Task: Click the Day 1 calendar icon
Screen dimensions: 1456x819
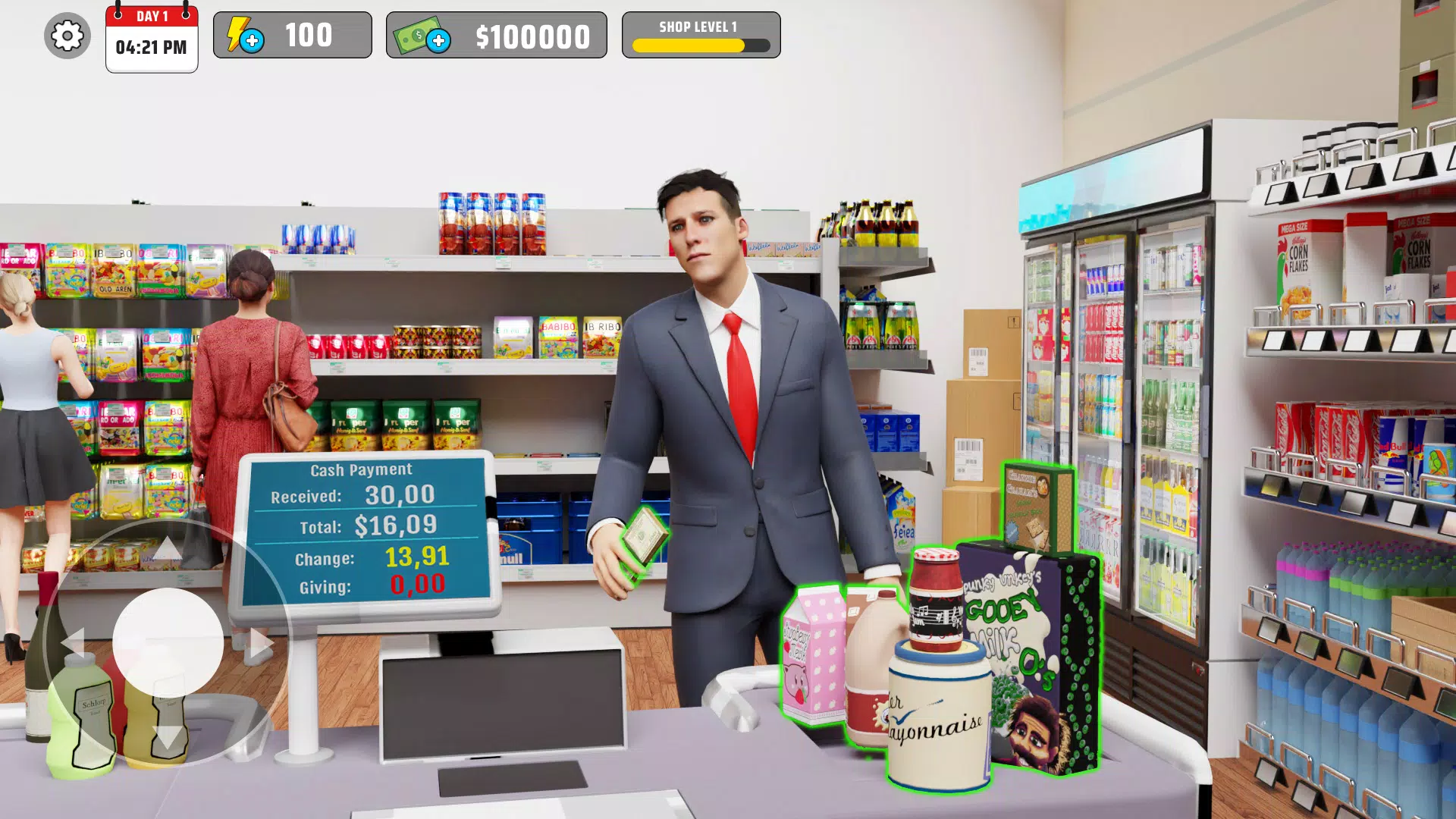Action: pyautogui.click(x=151, y=38)
